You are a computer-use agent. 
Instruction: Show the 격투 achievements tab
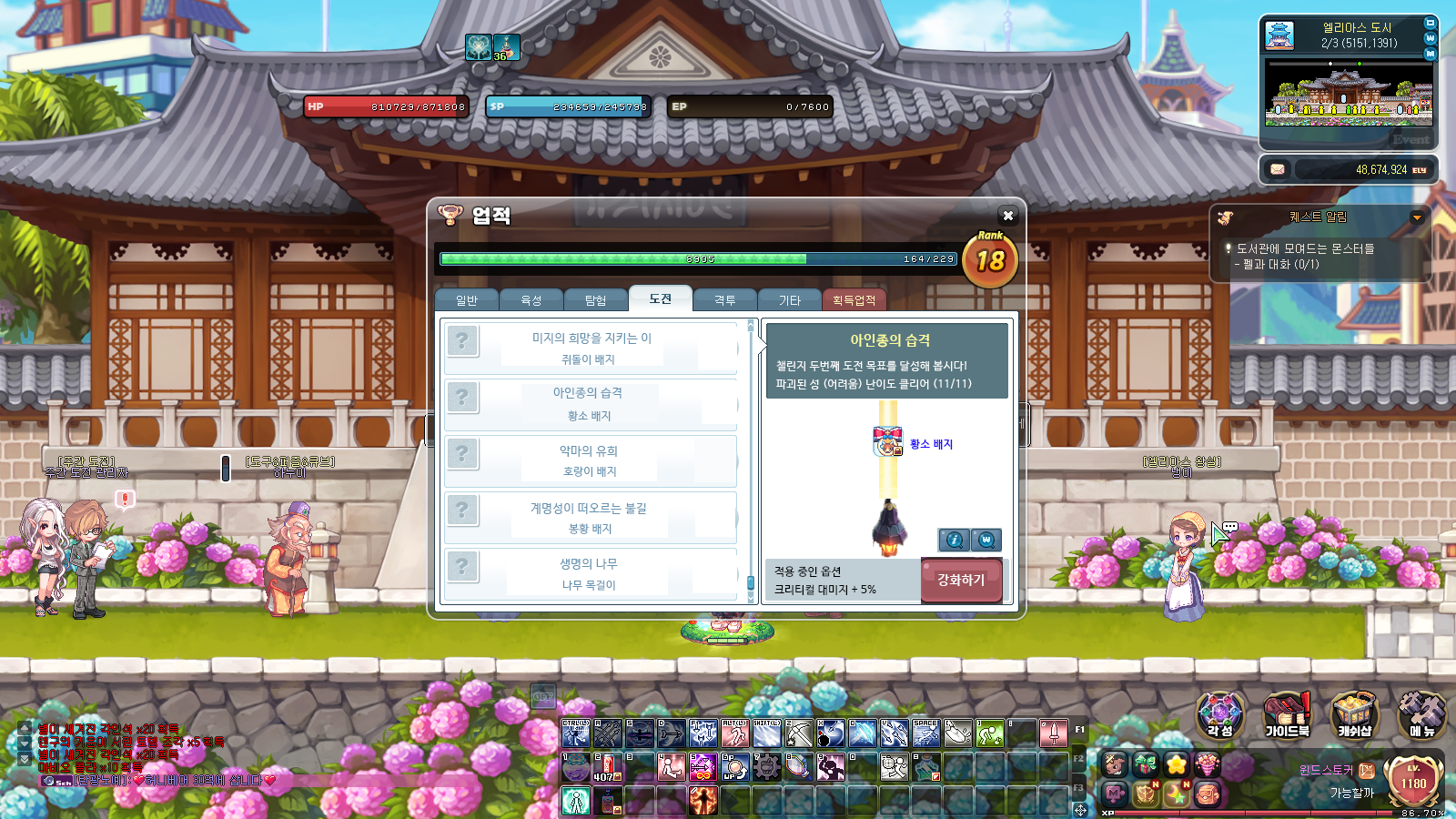click(725, 300)
